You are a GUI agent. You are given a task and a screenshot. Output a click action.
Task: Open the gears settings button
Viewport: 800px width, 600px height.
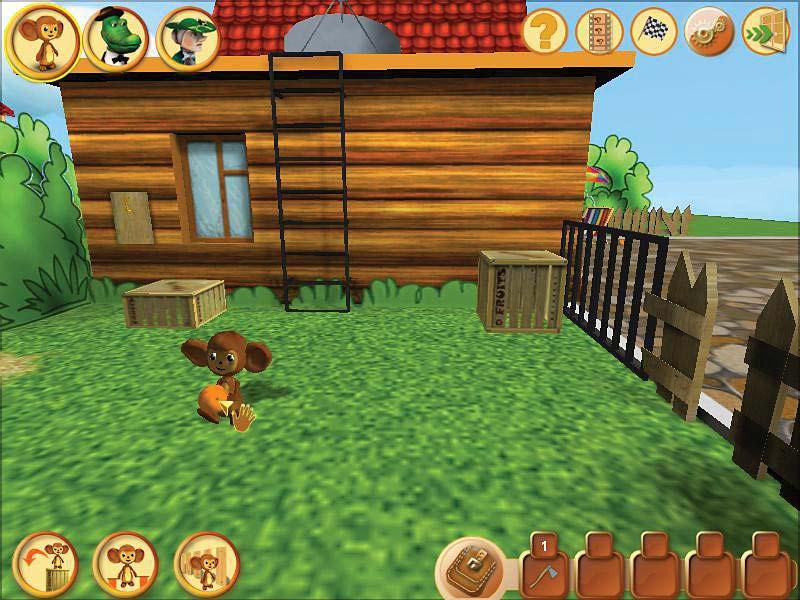pos(708,33)
